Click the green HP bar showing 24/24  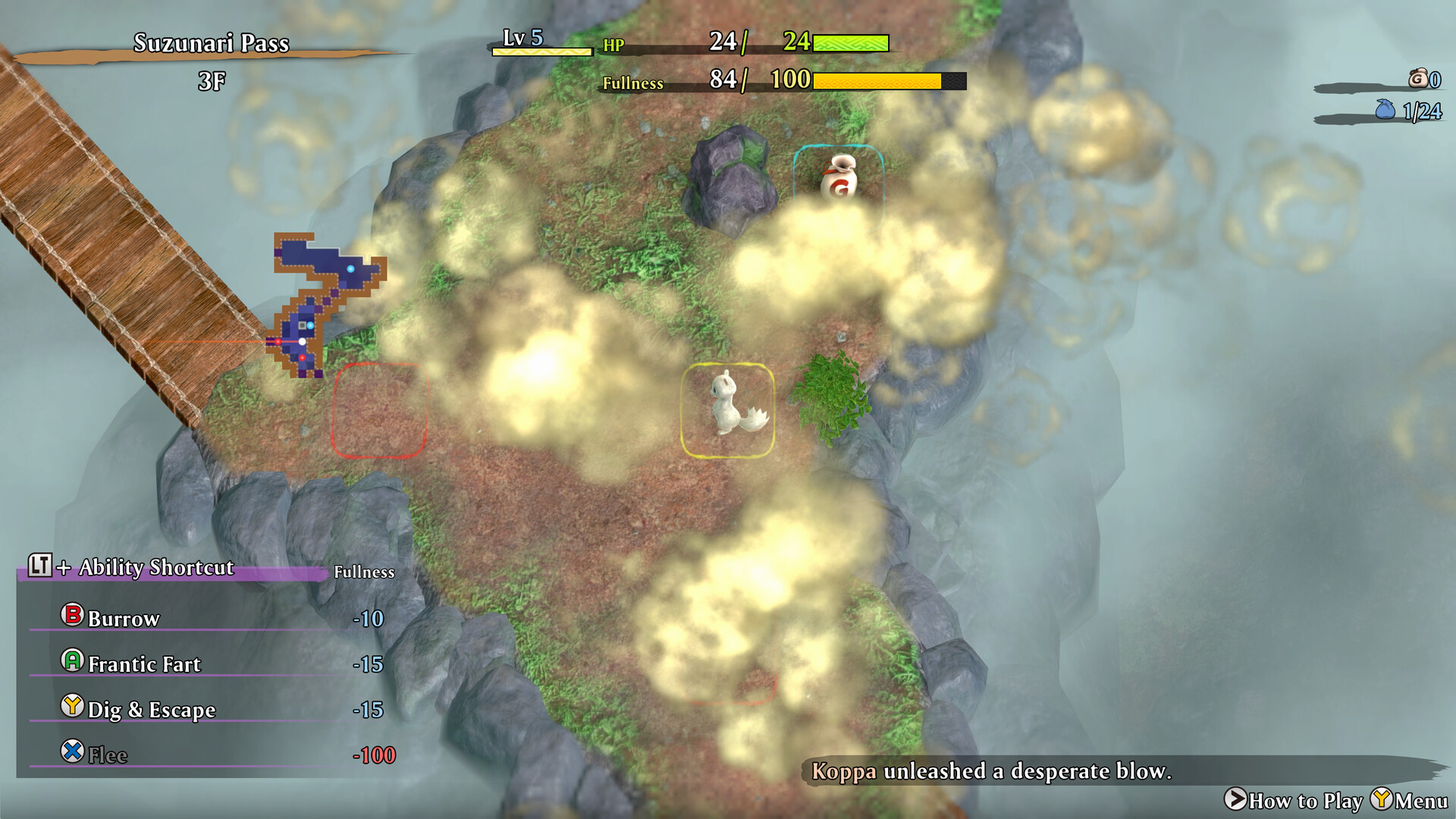tap(849, 44)
